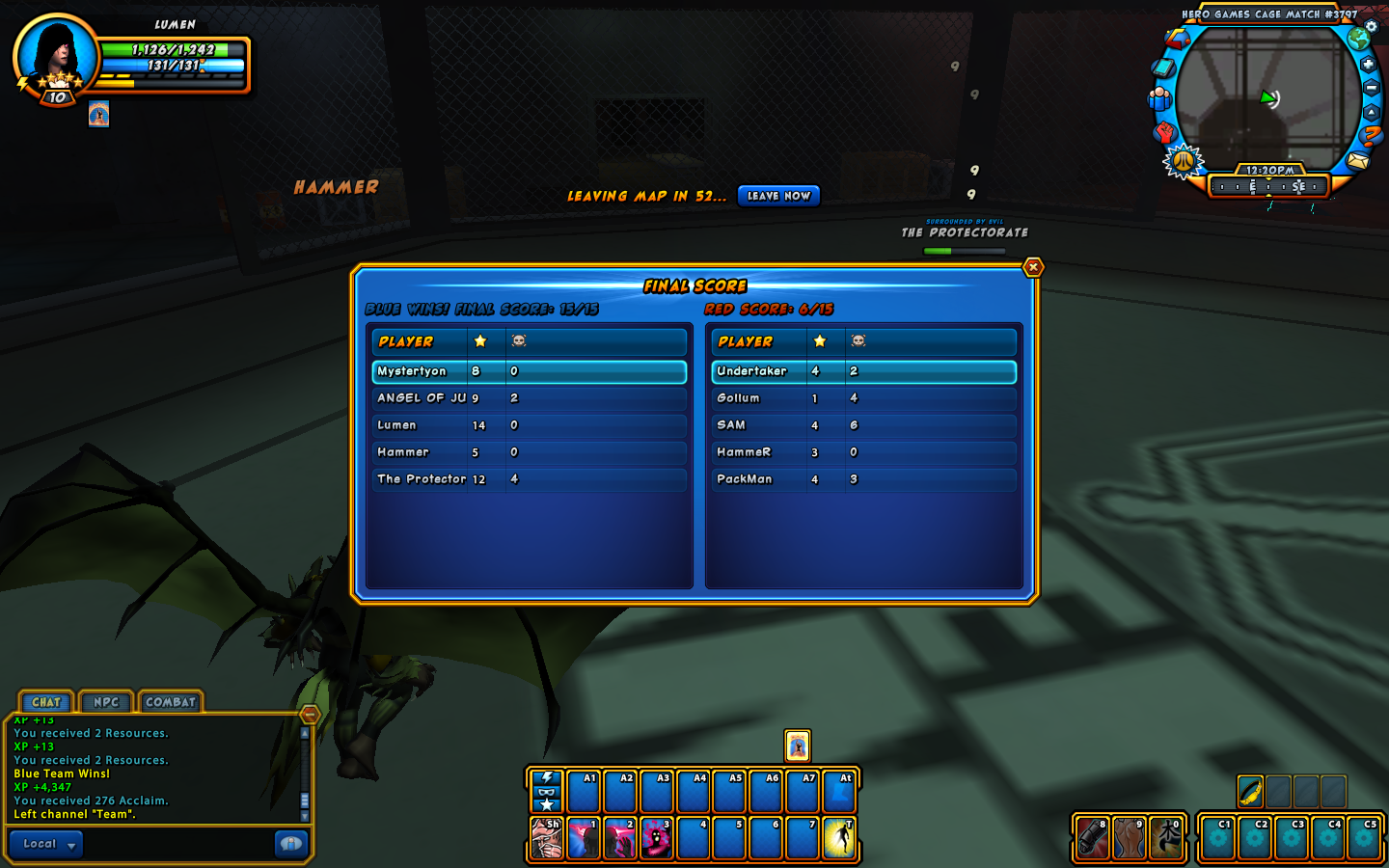Activate the armored gauntlet power in slot 8

point(1092,837)
